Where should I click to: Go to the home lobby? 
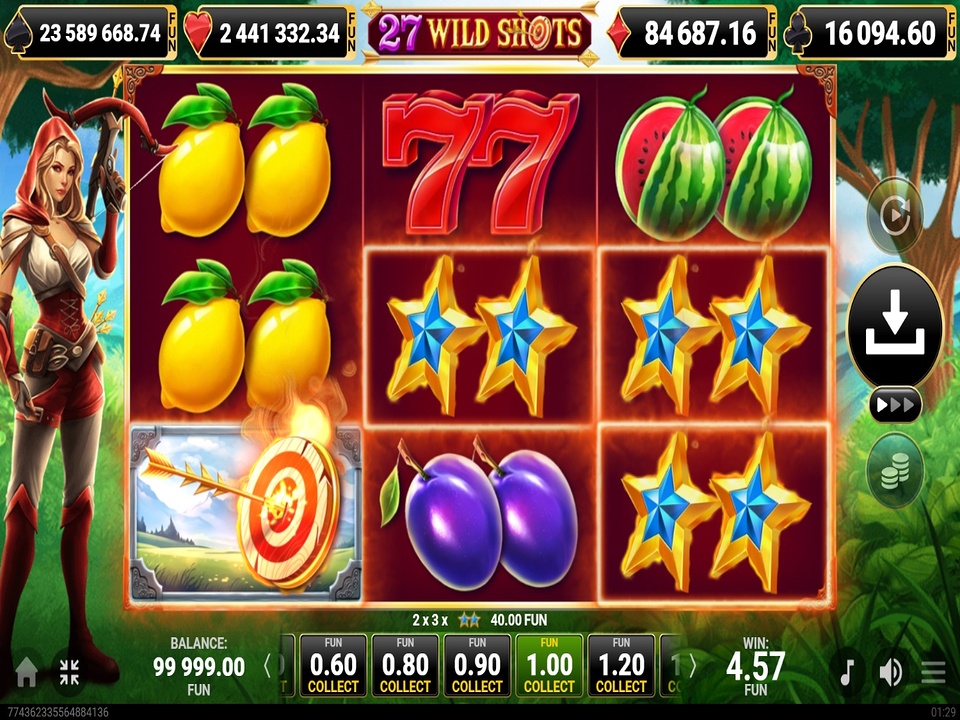pos(26,672)
